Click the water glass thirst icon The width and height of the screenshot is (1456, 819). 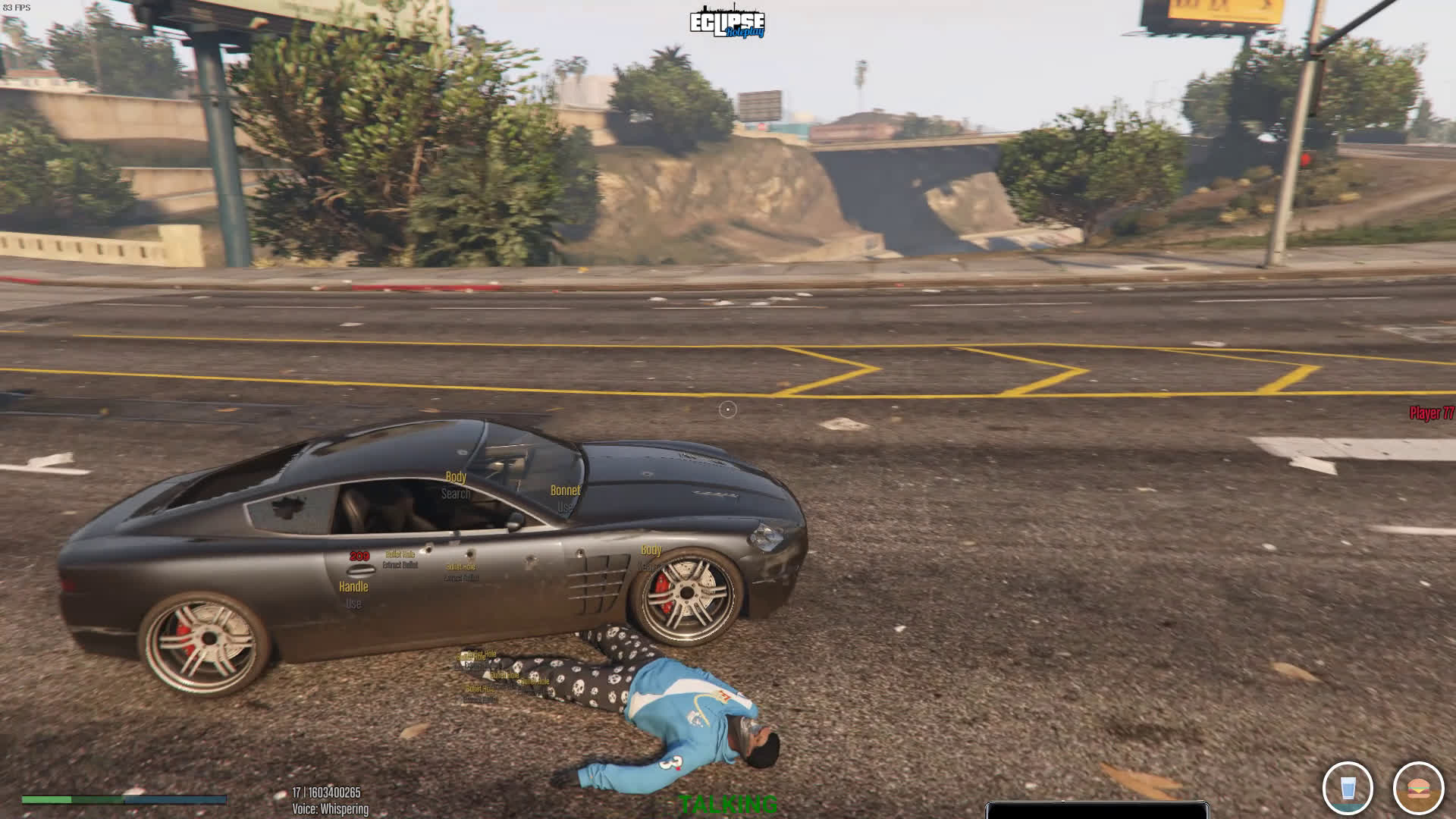point(1348,789)
